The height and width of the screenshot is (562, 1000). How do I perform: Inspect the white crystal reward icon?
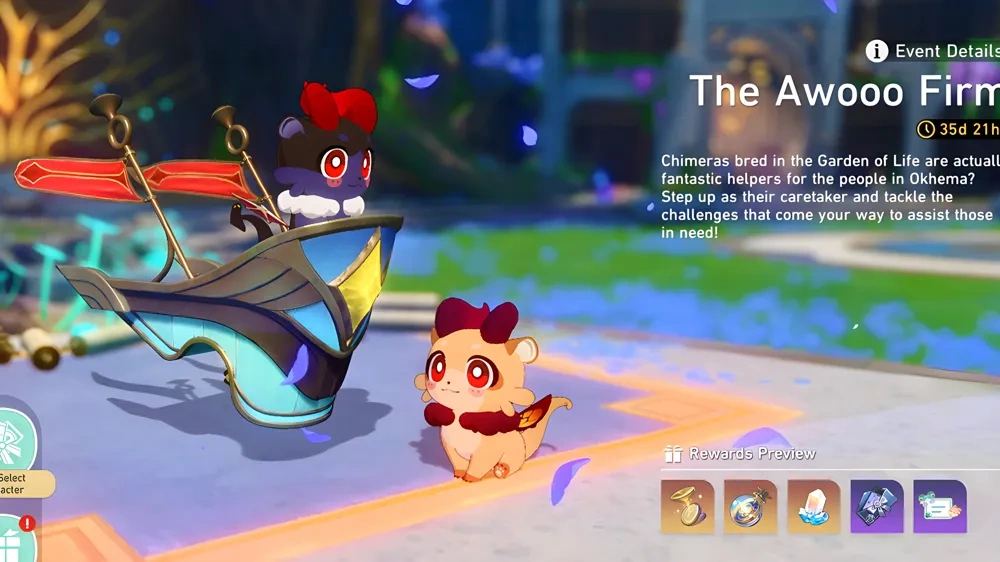[813, 506]
